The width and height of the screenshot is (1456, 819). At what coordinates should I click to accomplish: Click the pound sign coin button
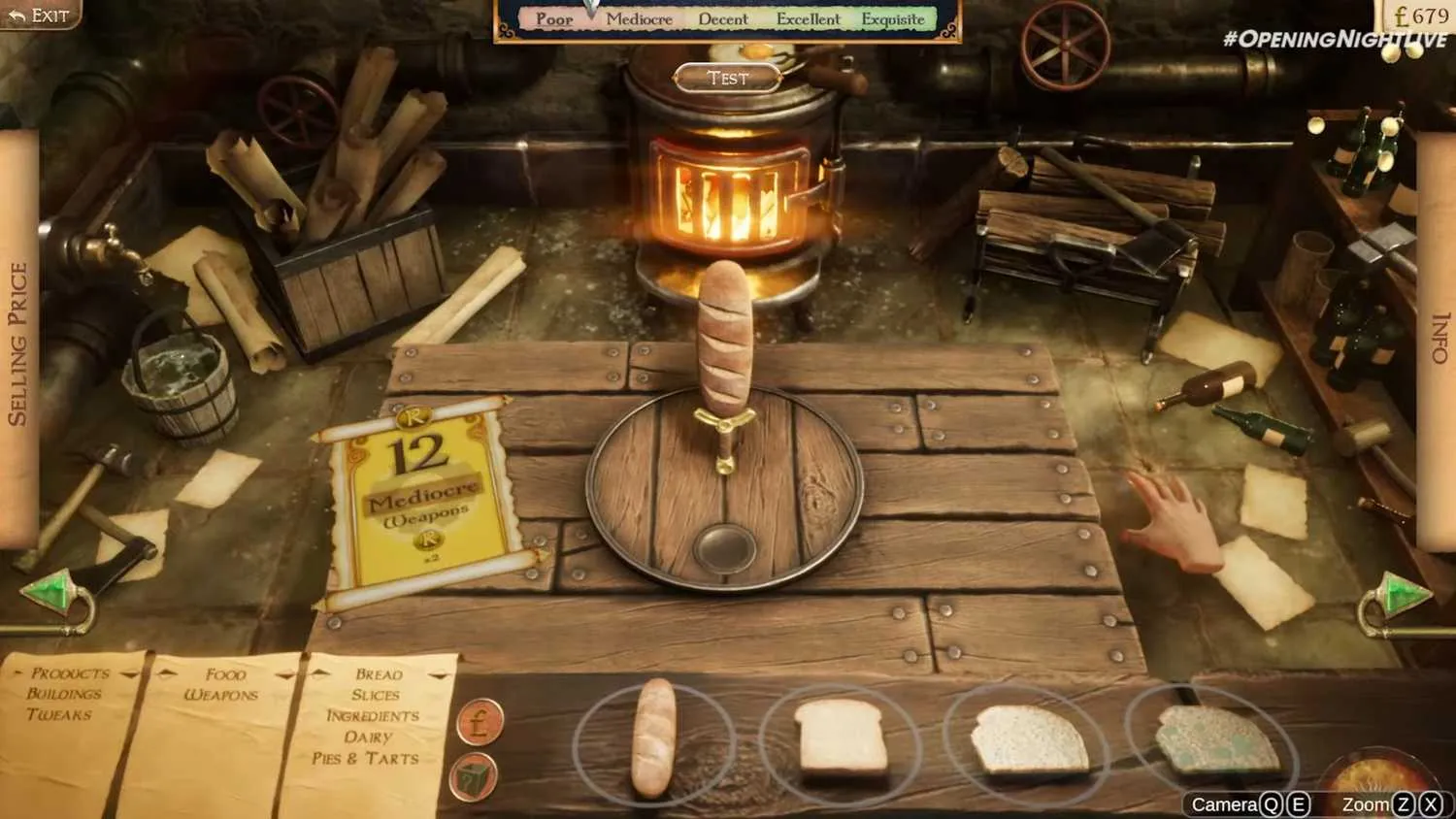point(480,723)
